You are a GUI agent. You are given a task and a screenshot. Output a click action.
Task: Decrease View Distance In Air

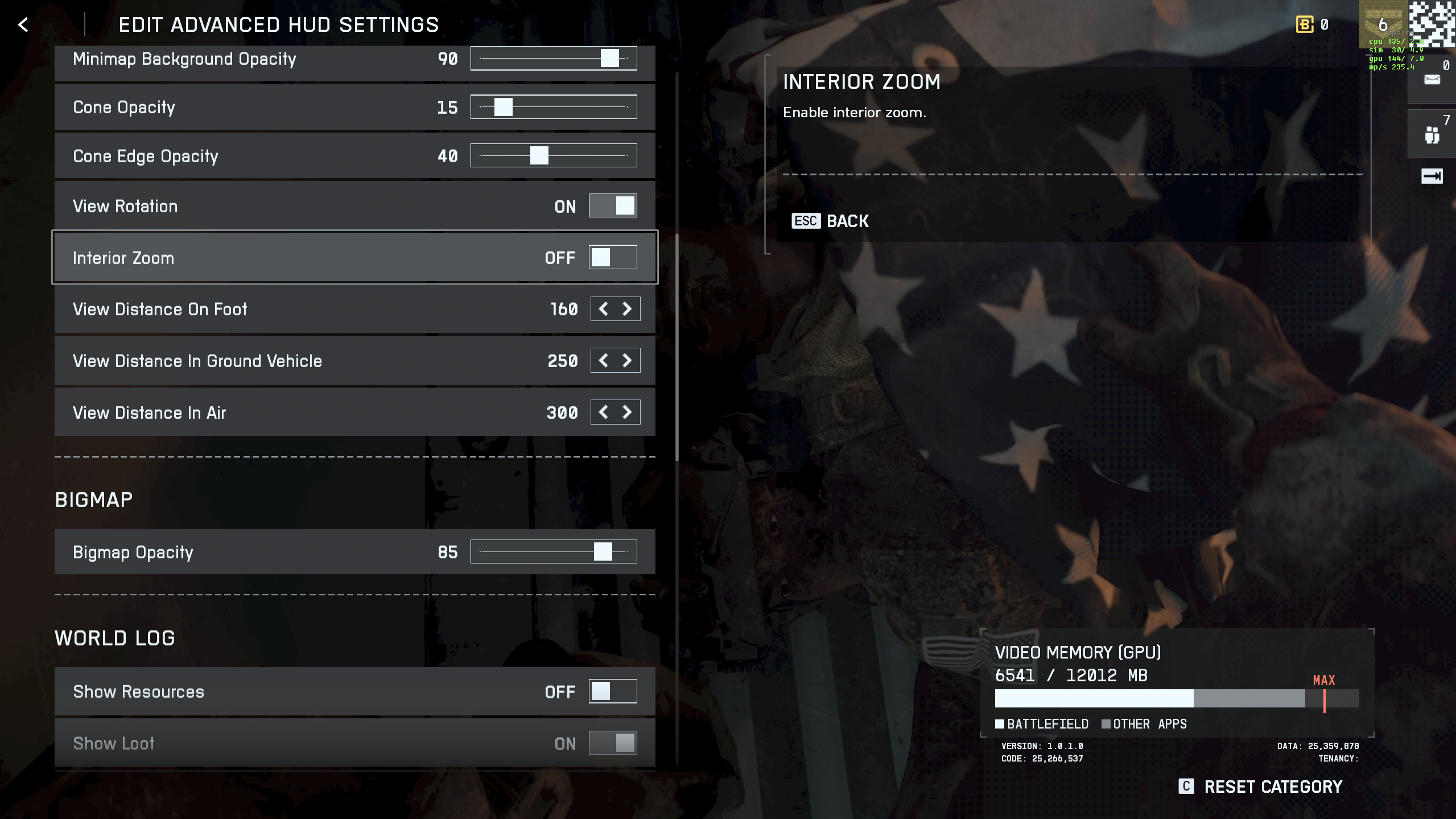coord(603,412)
